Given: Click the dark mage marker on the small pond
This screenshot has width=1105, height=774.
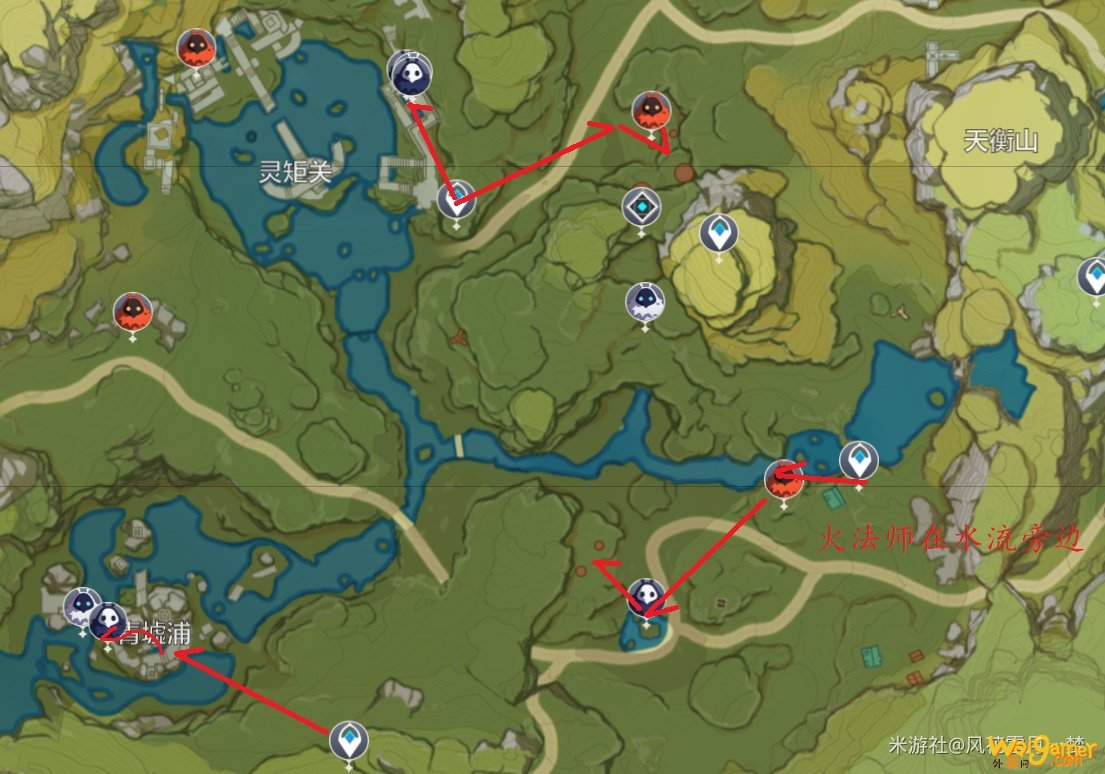Looking at the screenshot, I should pos(646,598).
